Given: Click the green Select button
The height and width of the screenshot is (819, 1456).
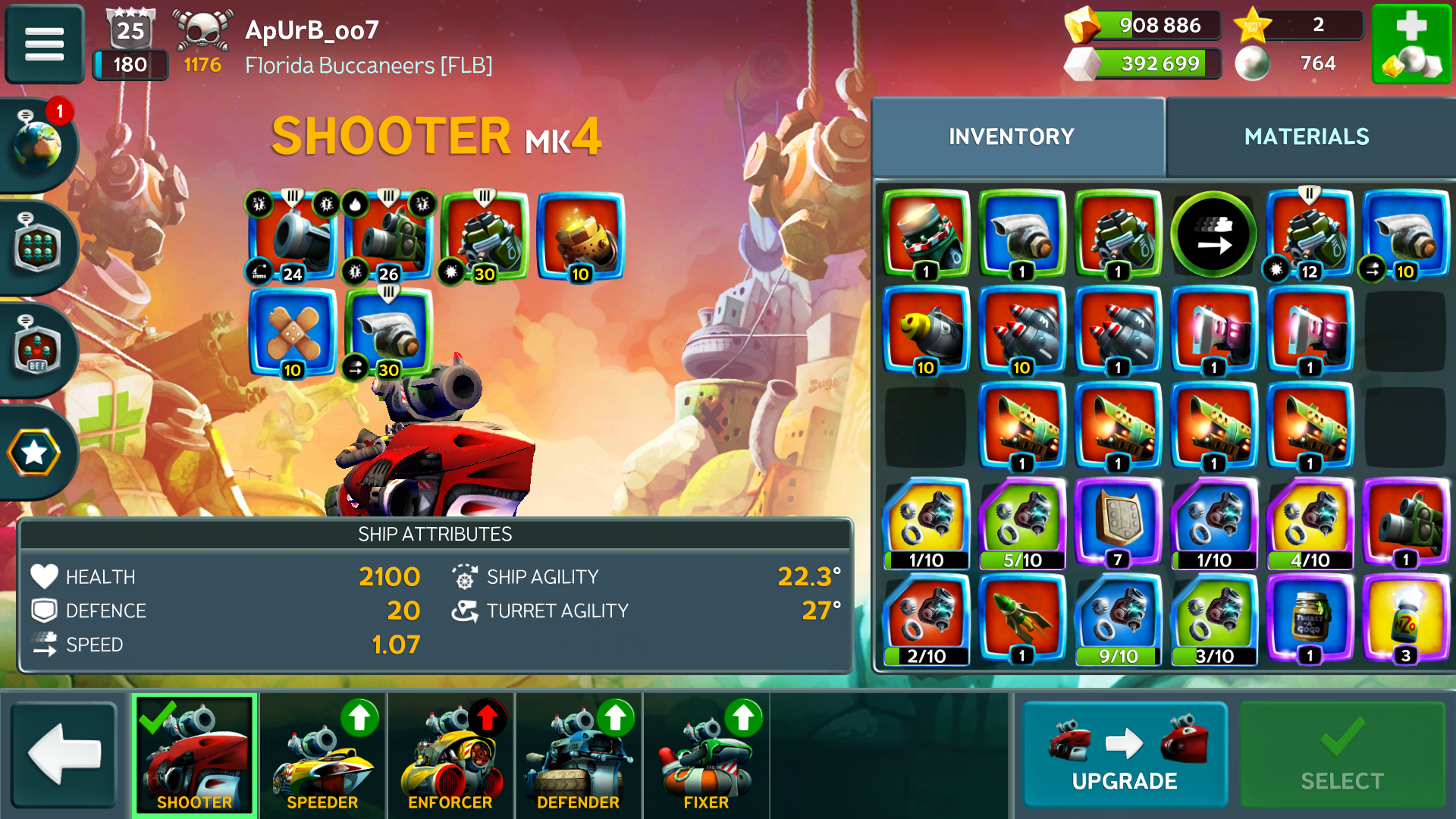Looking at the screenshot, I should pyautogui.click(x=1341, y=755).
